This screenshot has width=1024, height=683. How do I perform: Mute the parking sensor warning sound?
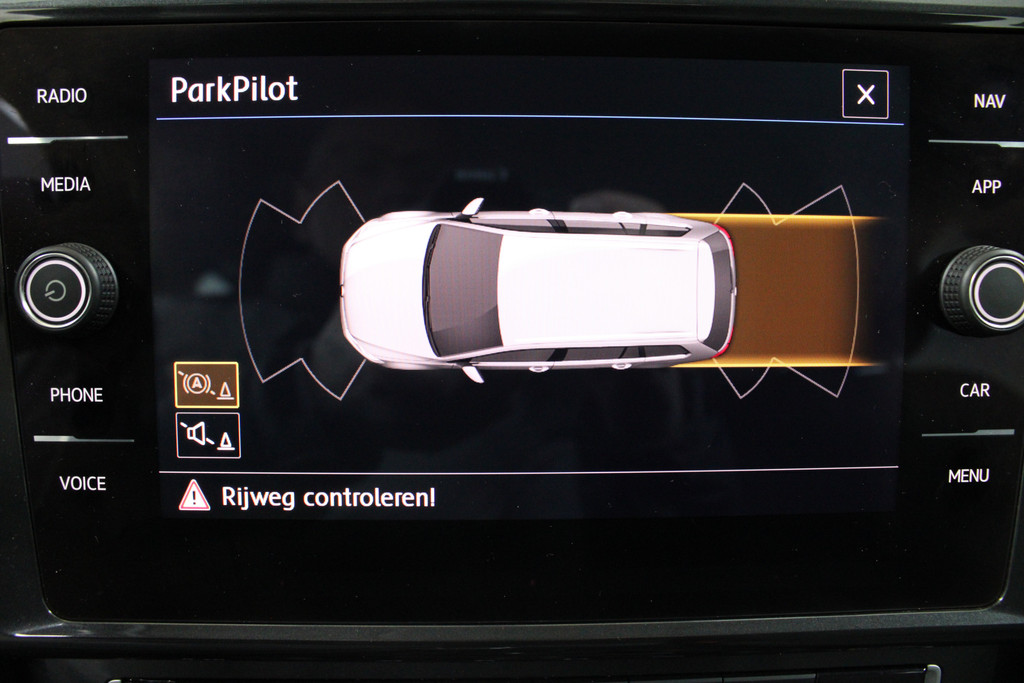208,436
